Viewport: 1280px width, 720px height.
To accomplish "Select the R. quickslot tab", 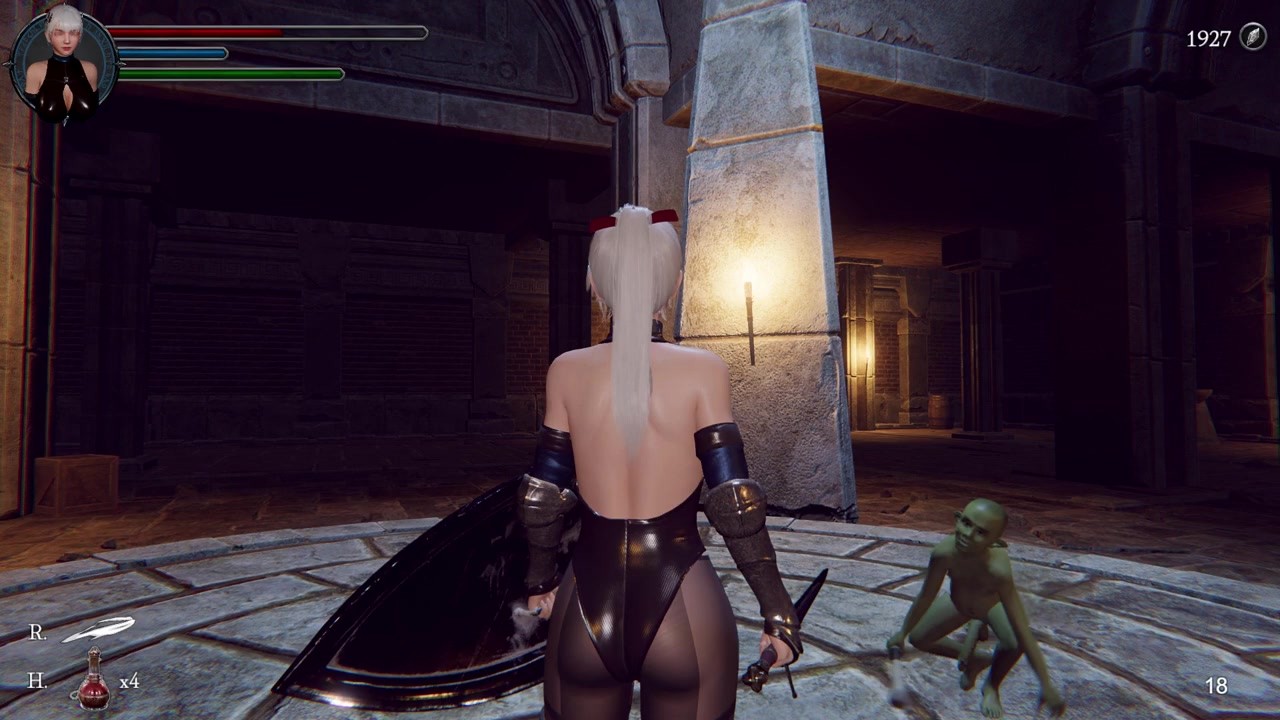I will [x=37, y=631].
